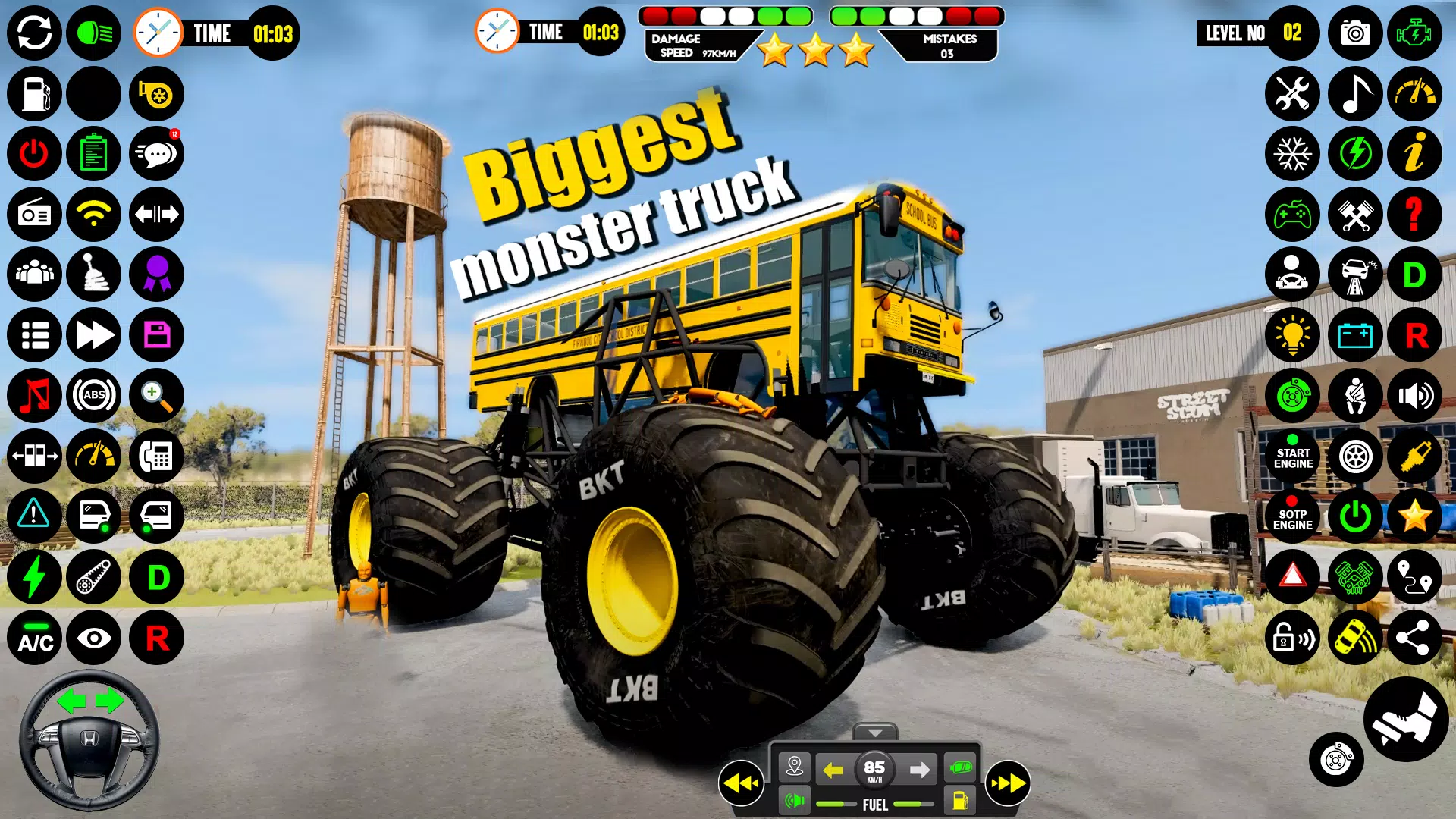Screen dimensions: 1456x819
Task: Open the route navigation pins icon
Action: pos(1415,577)
